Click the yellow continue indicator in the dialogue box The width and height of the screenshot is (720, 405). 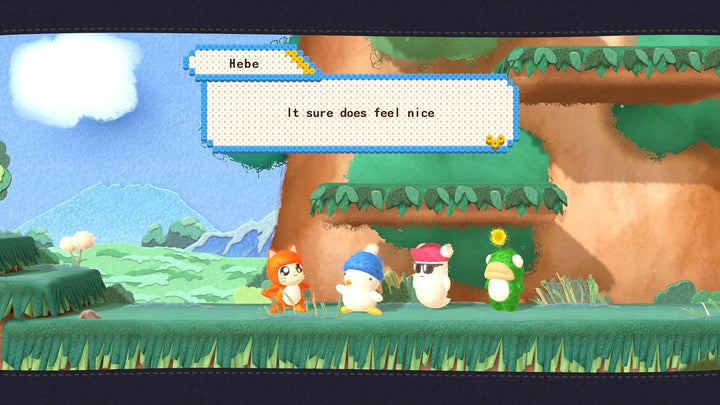[494, 141]
